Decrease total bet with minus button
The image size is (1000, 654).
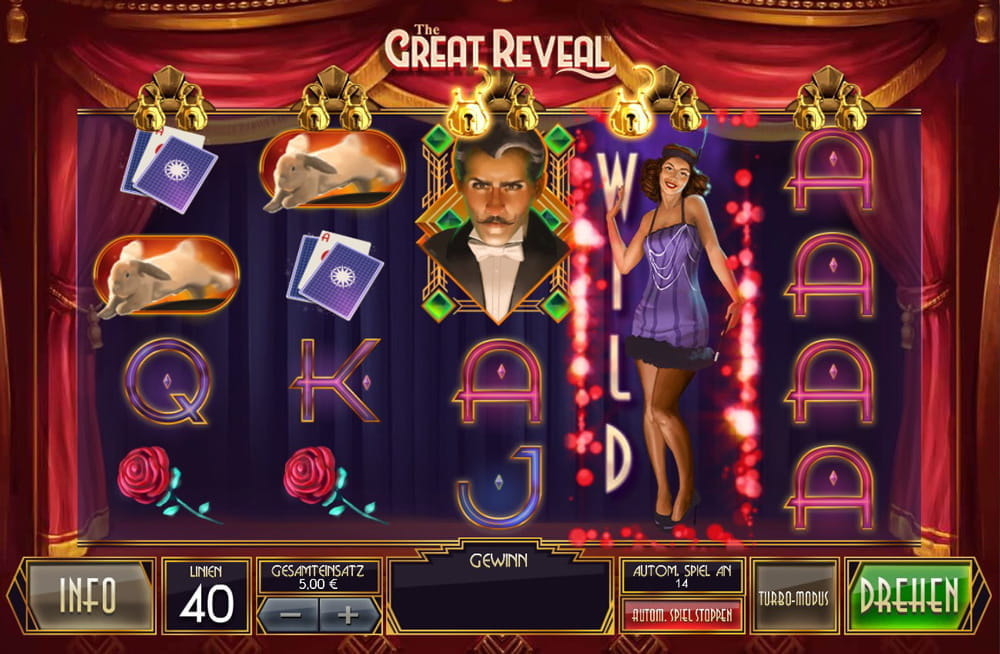coord(291,615)
